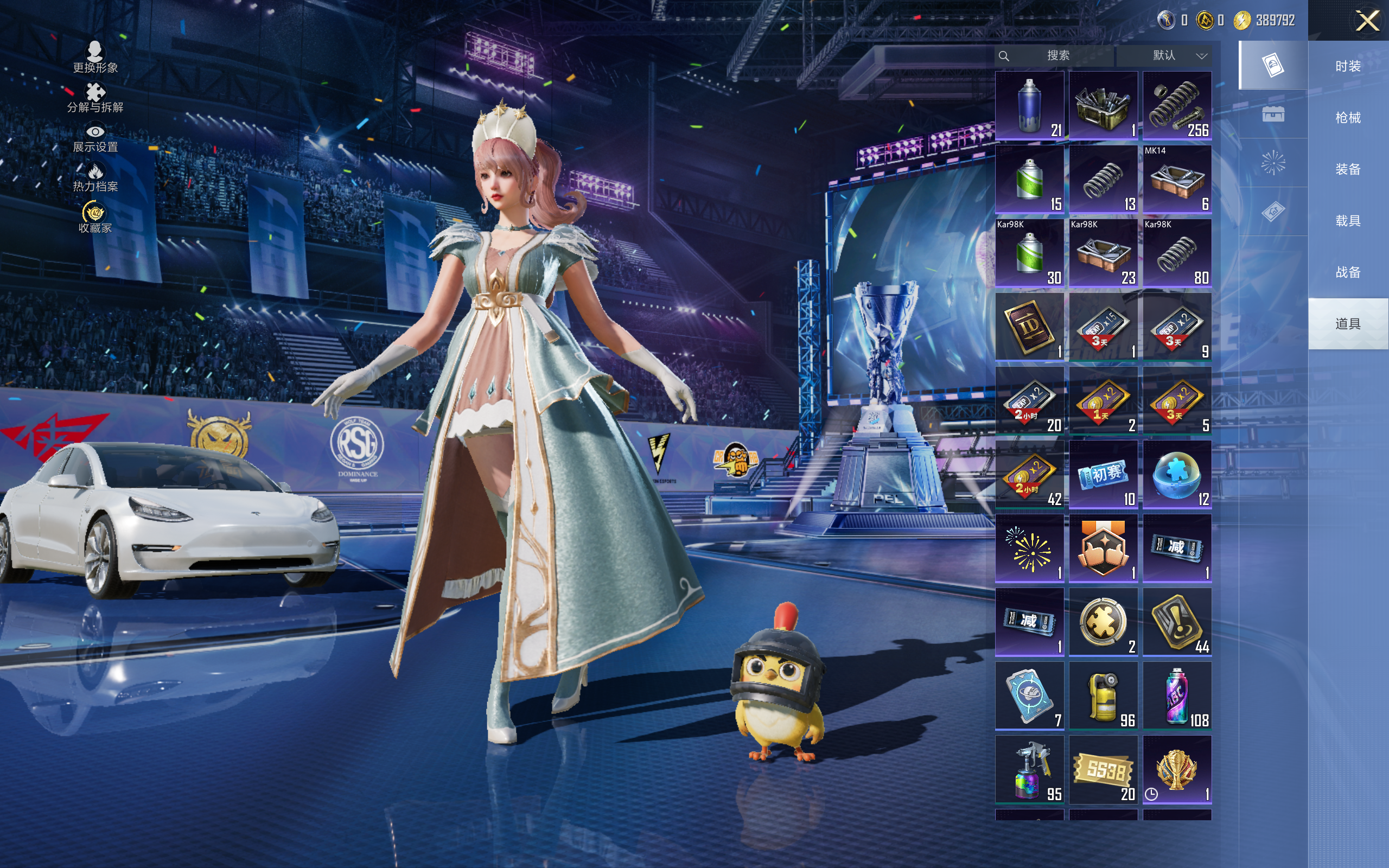Open 分解与拆解 dismantle menu
The image size is (1389, 868).
(x=95, y=98)
